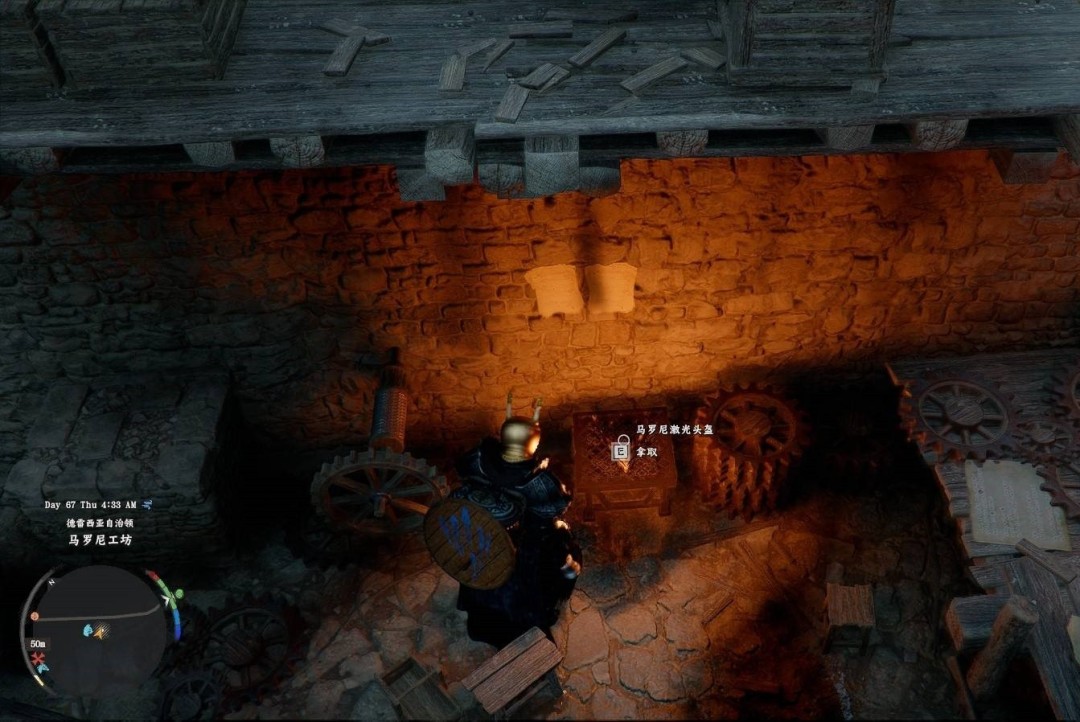Click the weather icon beside the clock

pyautogui.click(x=147, y=506)
